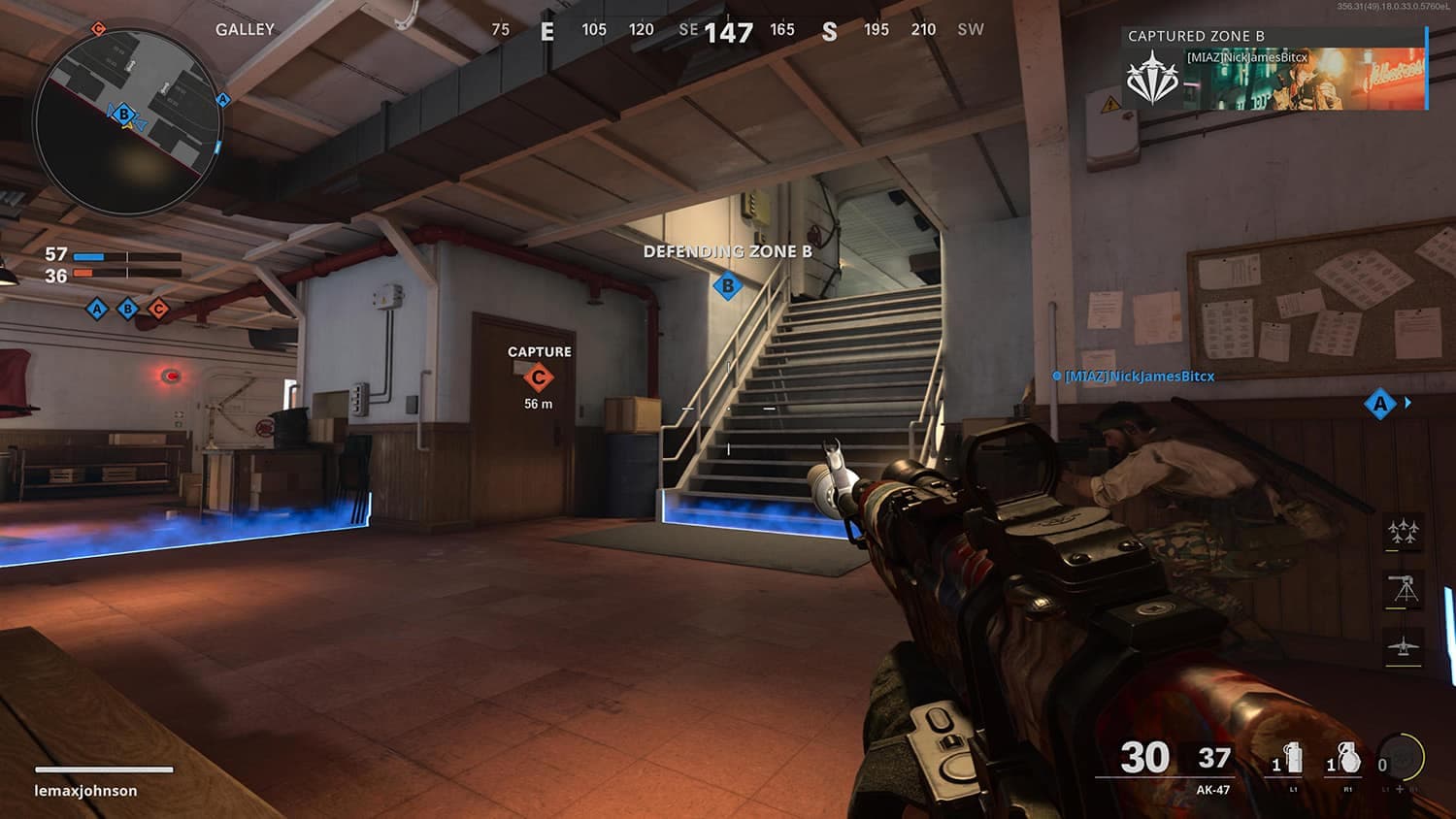This screenshot has width=1456, height=819.
Task: Activate the circular field upgrade icon
Action: tap(1400, 759)
